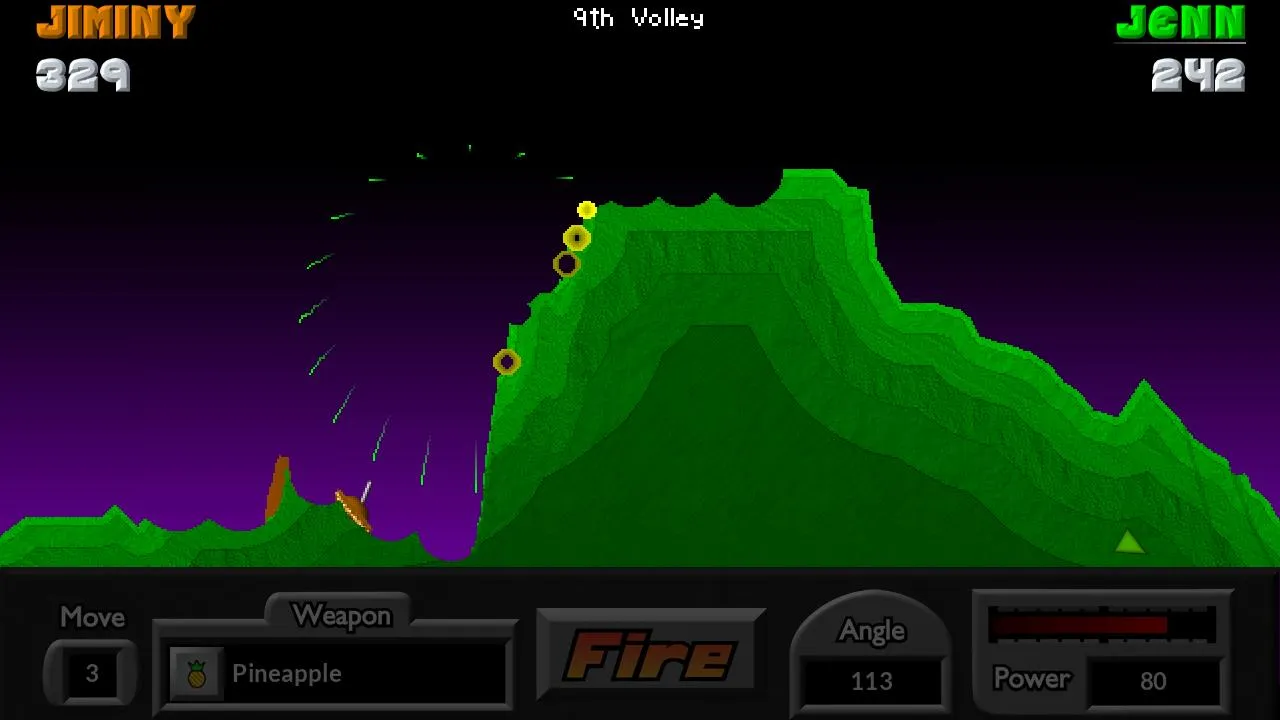1280x720 pixels.
Task: Click the Move label above the counter
Action: click(x=91, y=617)
